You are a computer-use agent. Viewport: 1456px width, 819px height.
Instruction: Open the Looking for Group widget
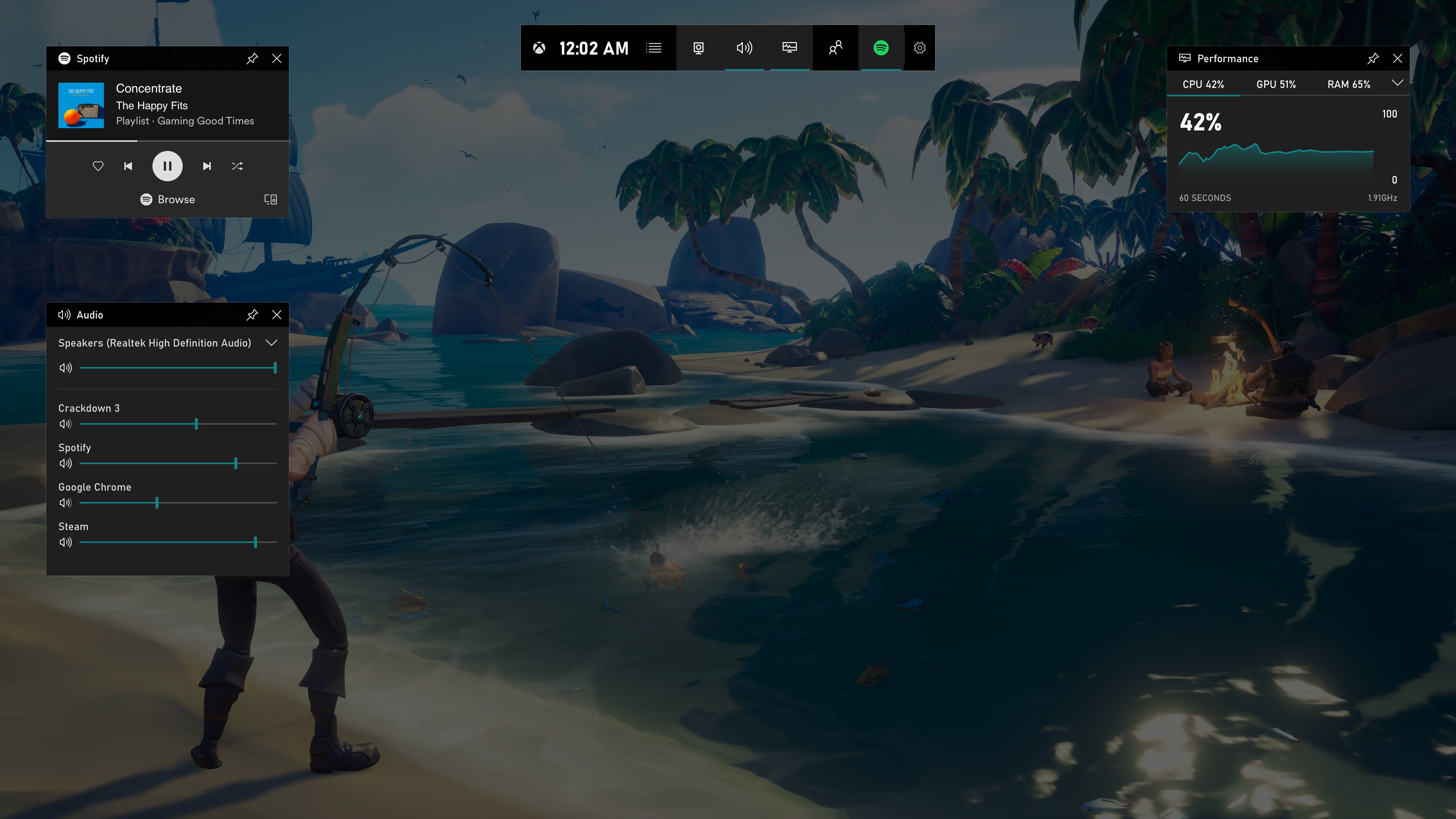(x=835, y=48)
